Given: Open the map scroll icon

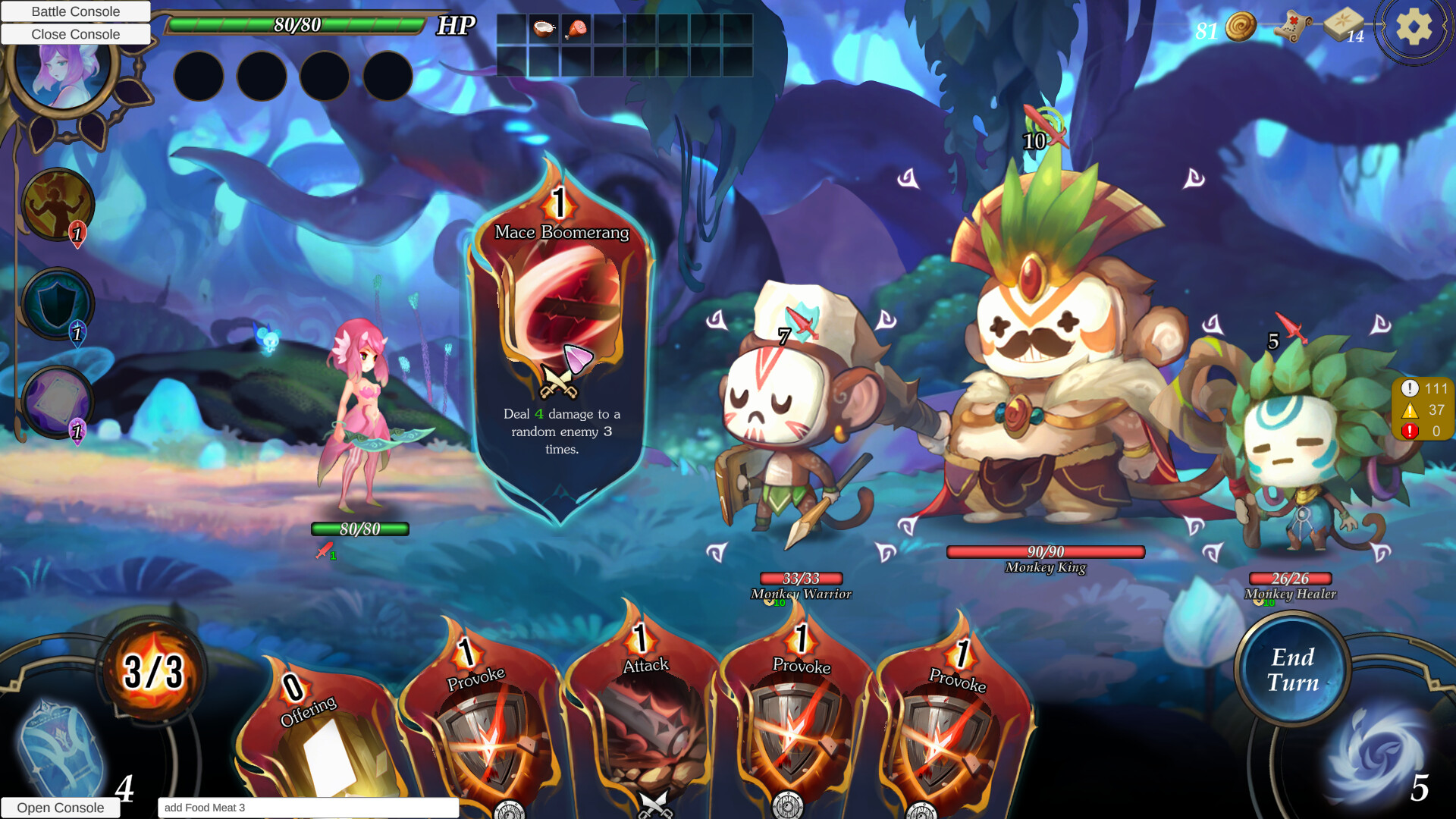Looking at the screenshot, I should [x=1294, y=26].
